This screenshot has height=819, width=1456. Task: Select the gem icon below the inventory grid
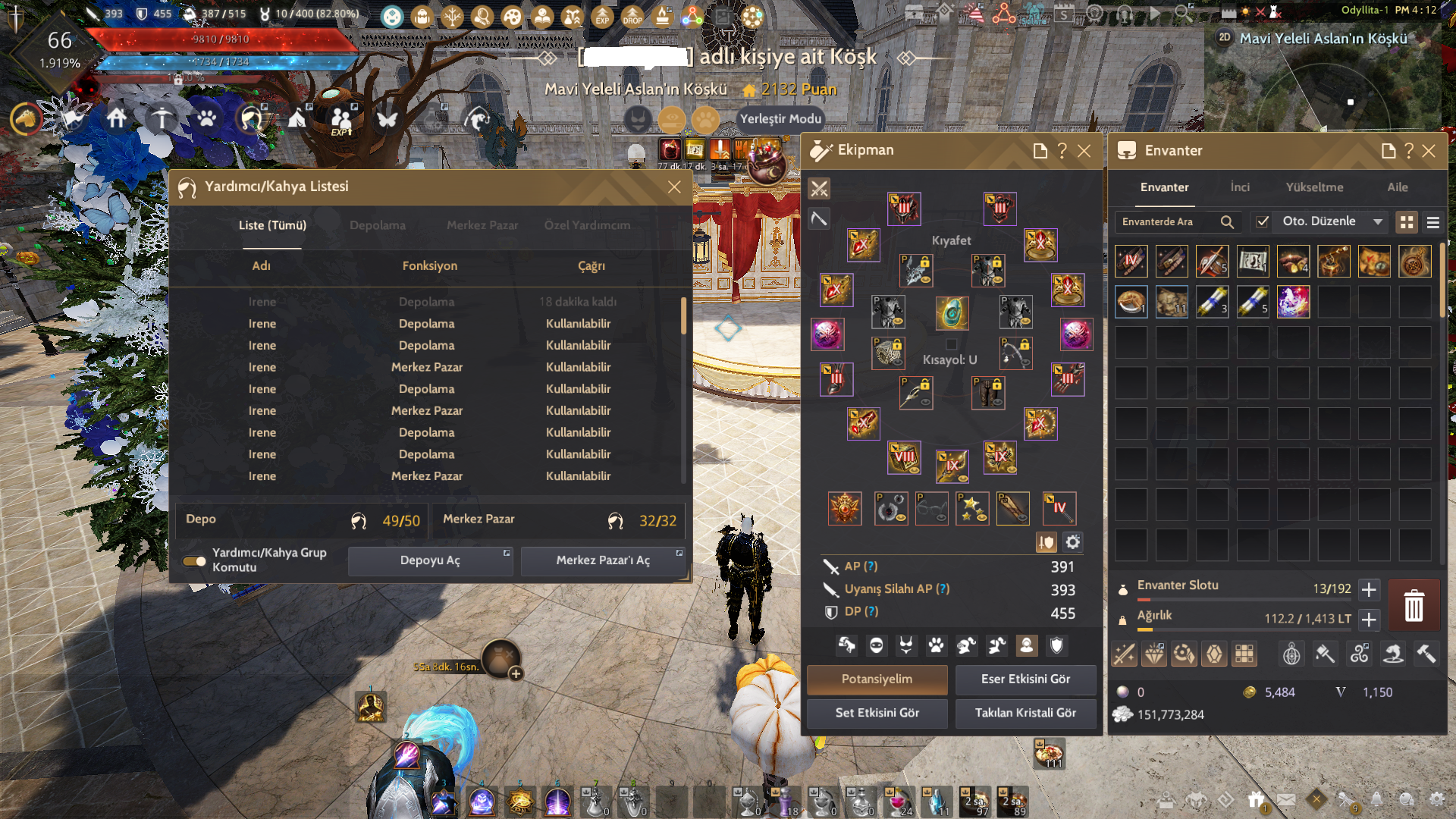1214,653
